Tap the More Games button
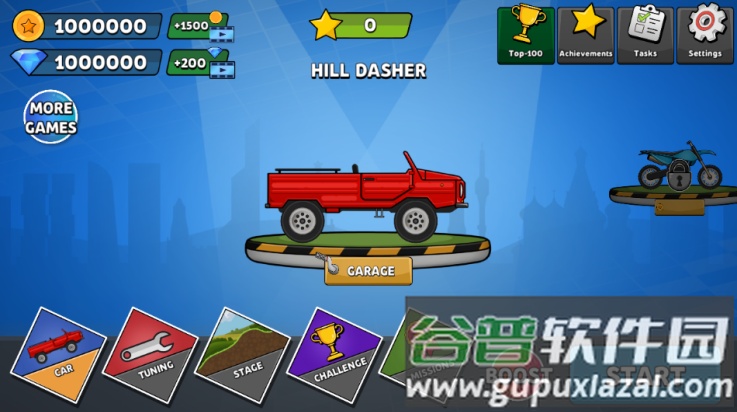The width and height of the screenshot is (737, 412). click(51, 119)
